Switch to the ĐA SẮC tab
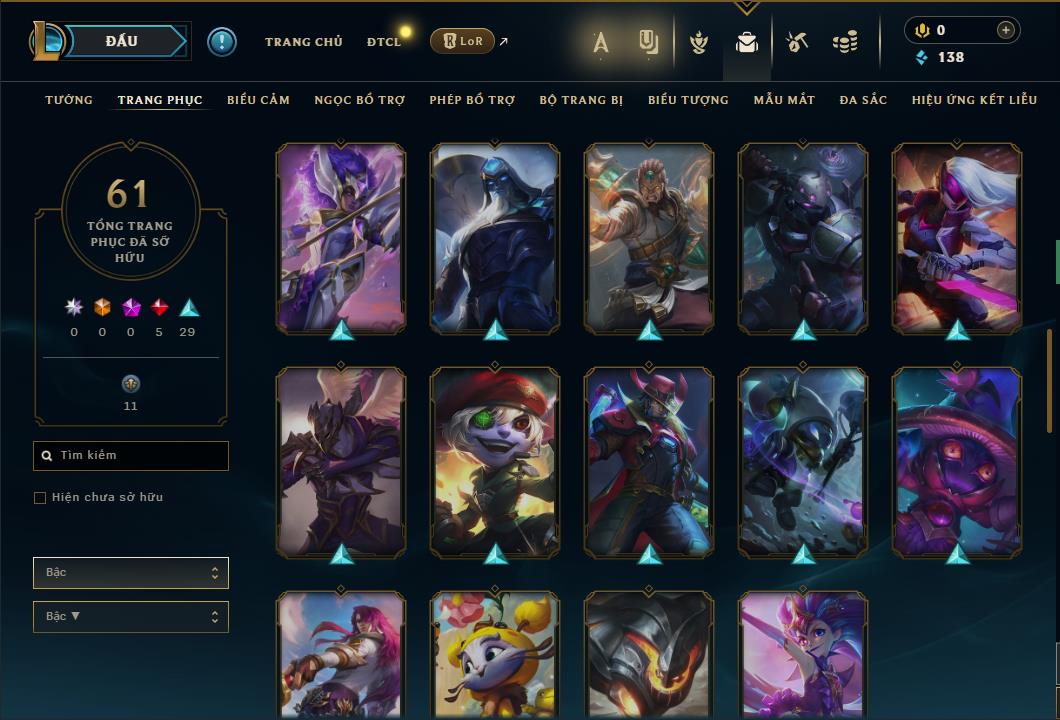 863,100
